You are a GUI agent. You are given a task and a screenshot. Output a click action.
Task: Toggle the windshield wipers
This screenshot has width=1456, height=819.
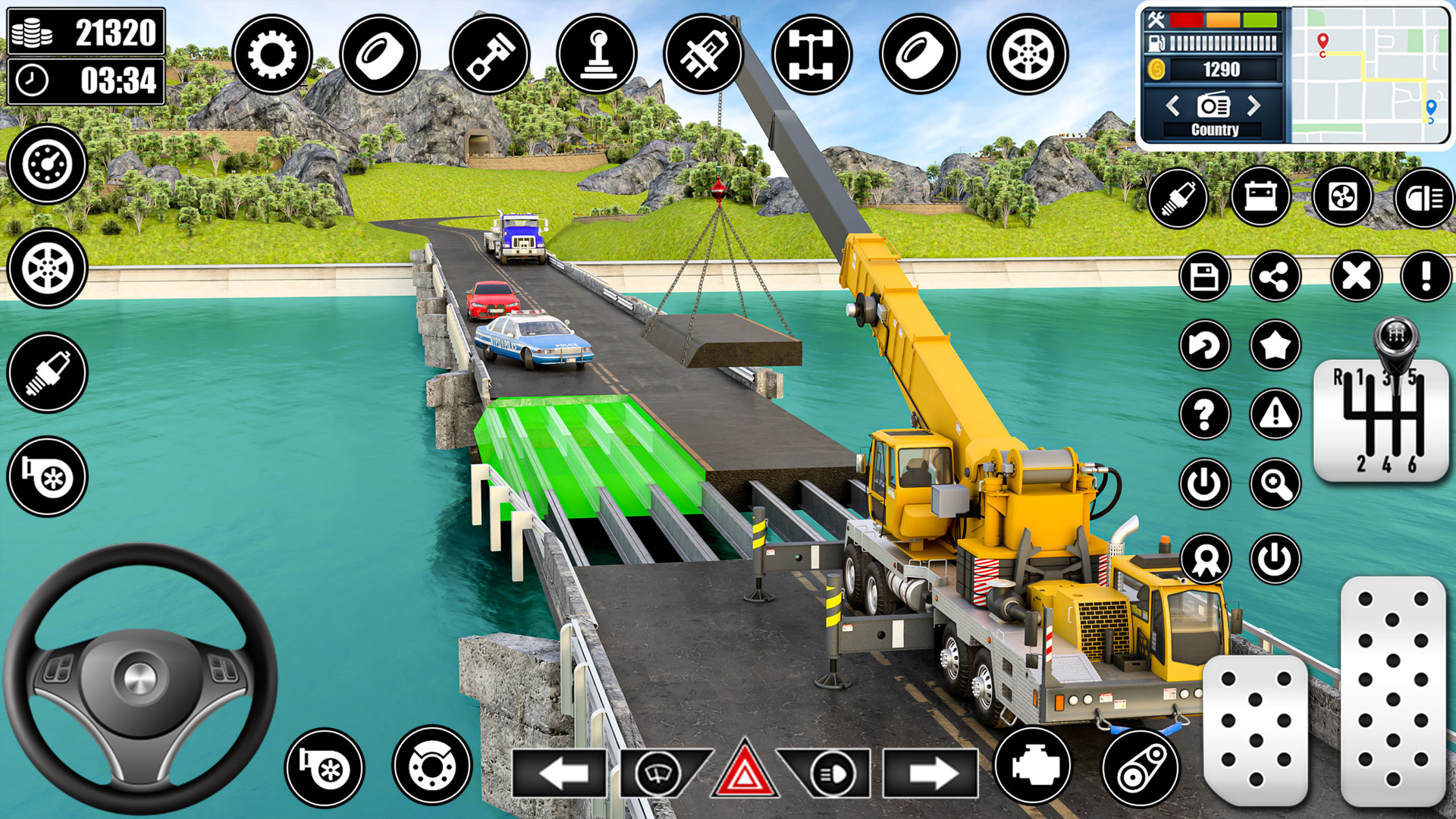[658, 775]
